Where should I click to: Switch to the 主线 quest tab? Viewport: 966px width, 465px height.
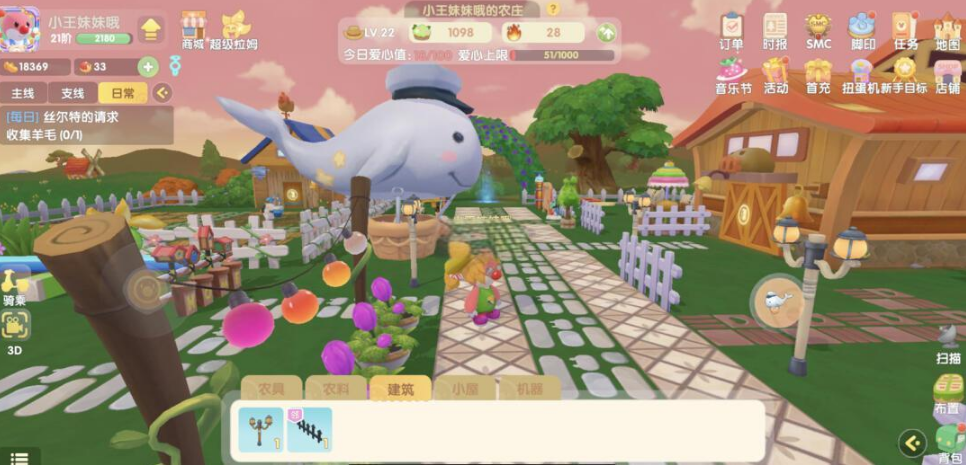click(x=23, y=93)
